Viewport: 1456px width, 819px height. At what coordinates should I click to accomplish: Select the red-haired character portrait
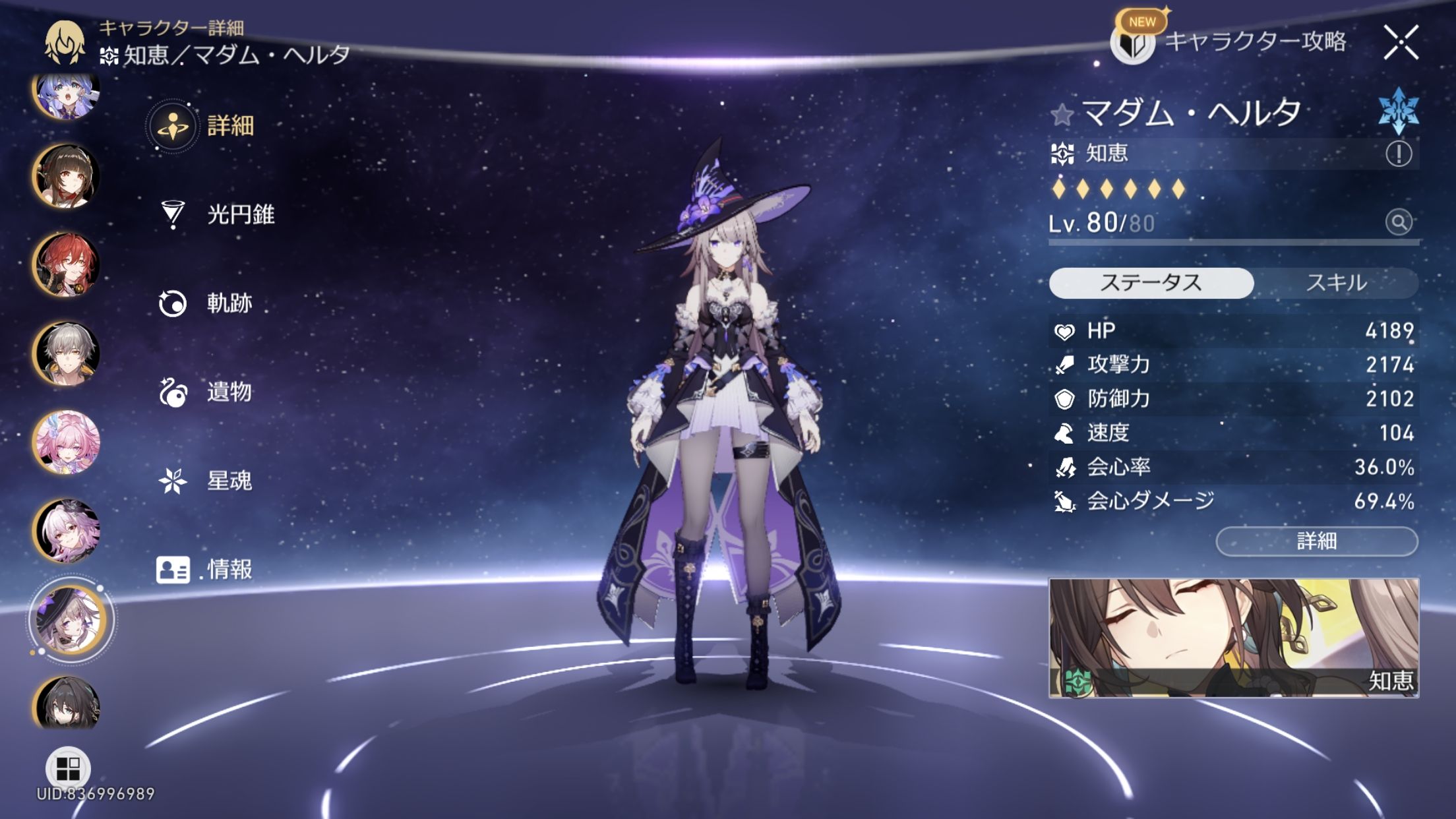pos(67,265)
